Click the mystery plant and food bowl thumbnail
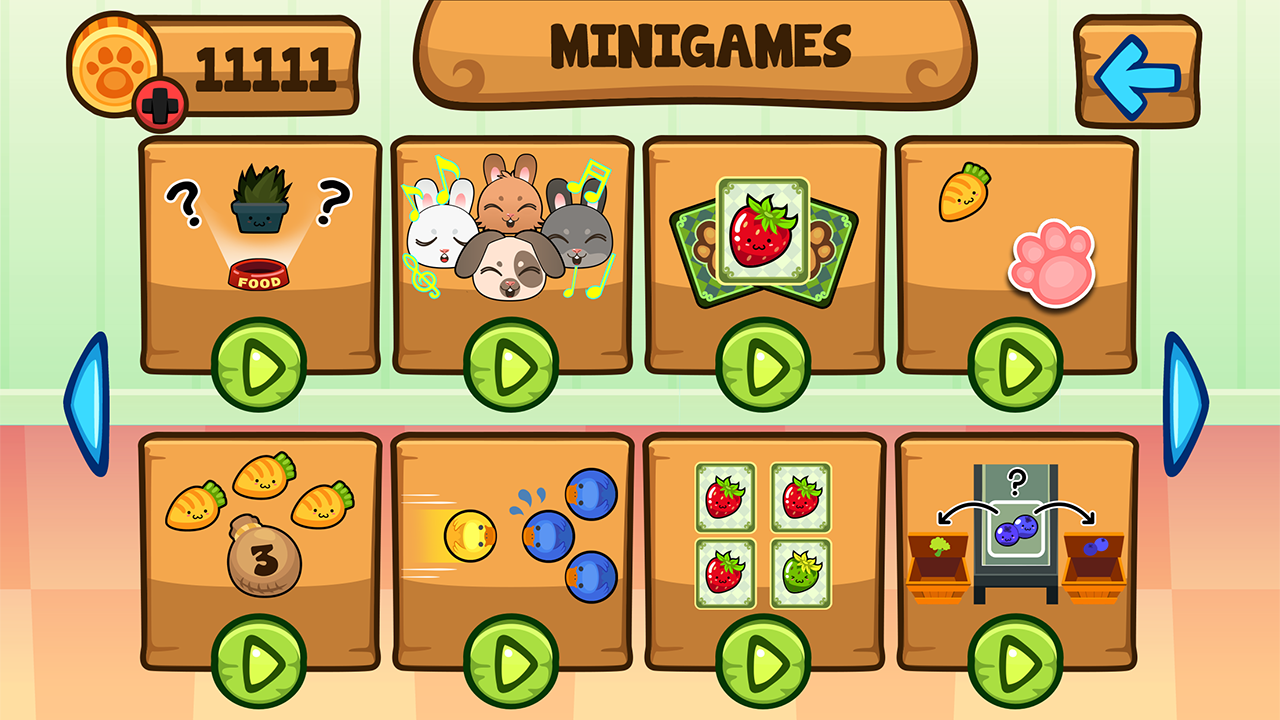Viewport: 1280px width, 720px height. pos(258,235)
